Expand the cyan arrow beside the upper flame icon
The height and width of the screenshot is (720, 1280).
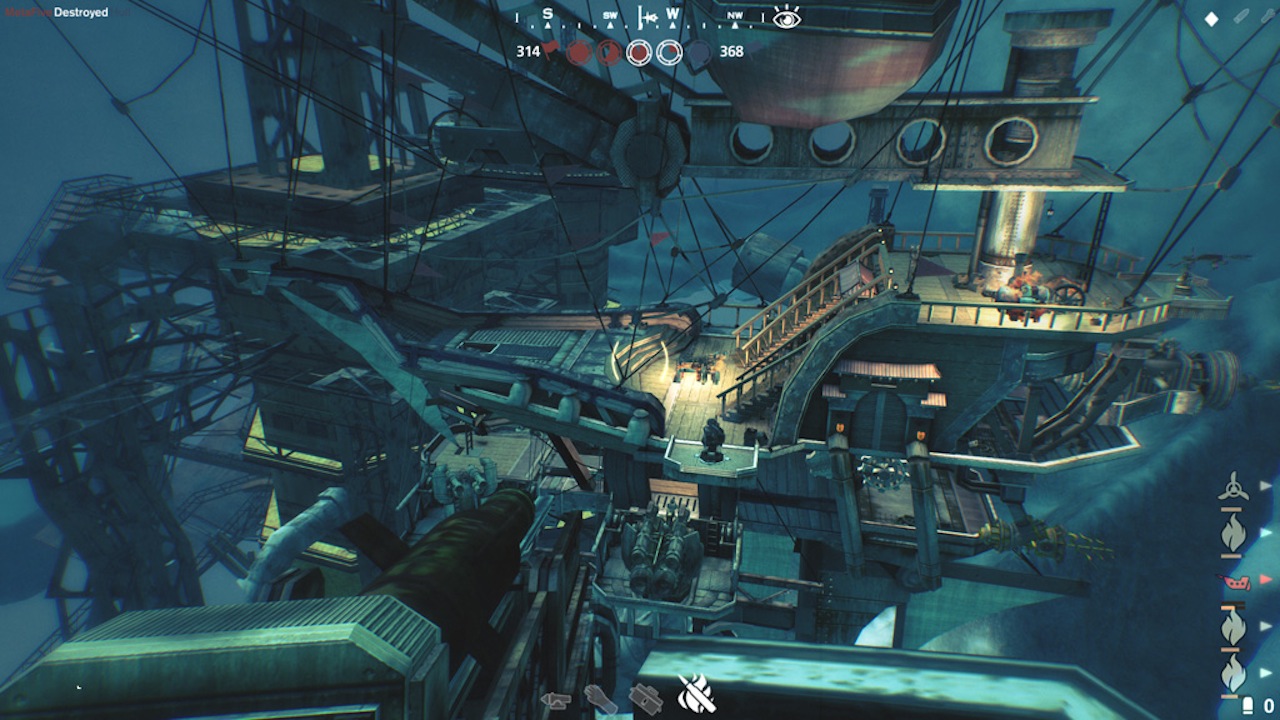click(x=1263, y=534)
